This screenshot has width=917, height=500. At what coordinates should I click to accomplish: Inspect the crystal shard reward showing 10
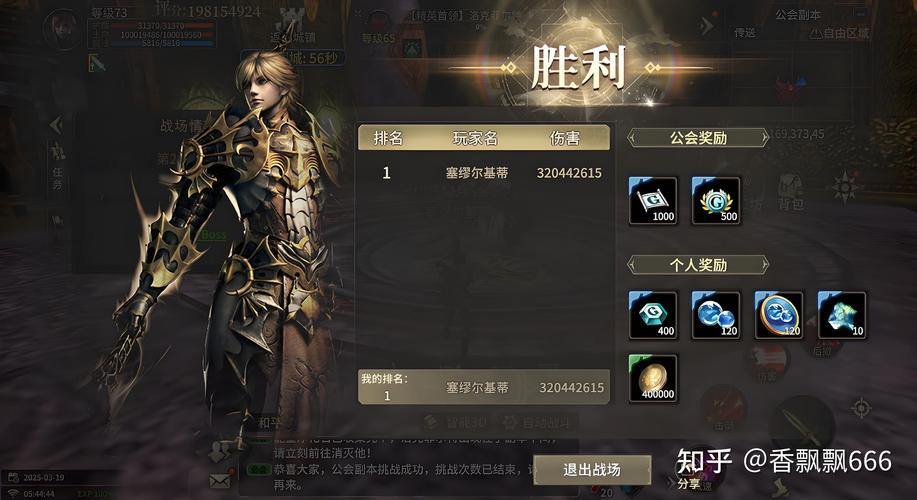pos(841,315)
